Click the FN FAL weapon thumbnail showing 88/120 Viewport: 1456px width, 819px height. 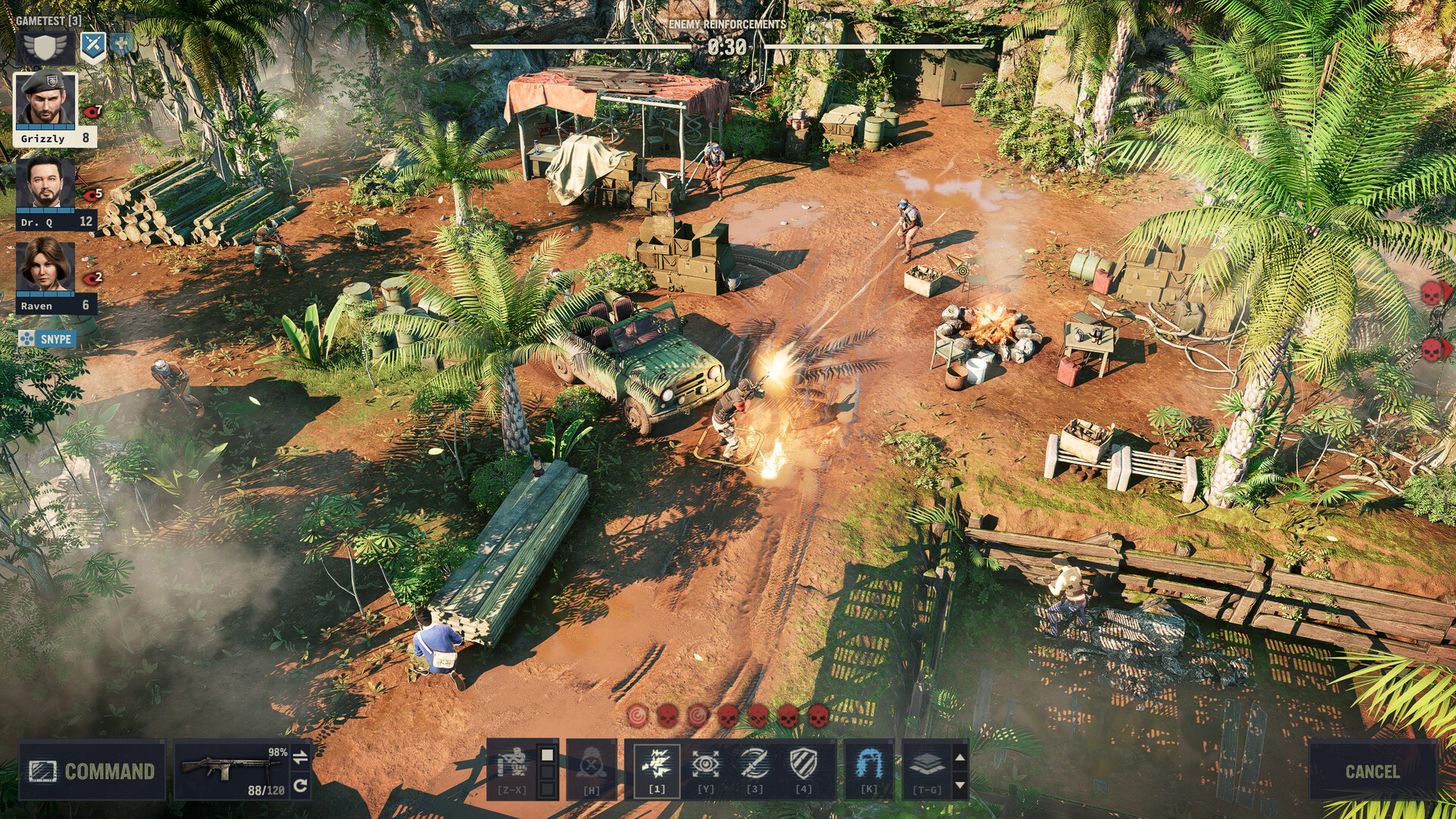point(227,770)
